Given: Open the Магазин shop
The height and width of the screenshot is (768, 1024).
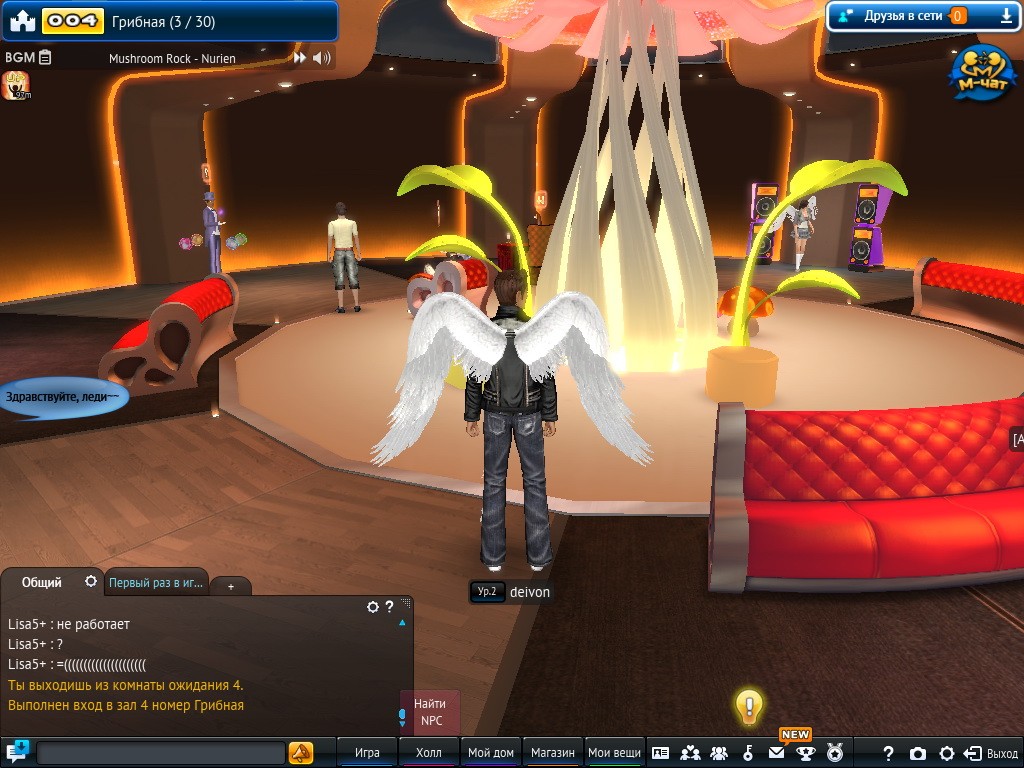Looking at the screenshot, I should (552, 753).
